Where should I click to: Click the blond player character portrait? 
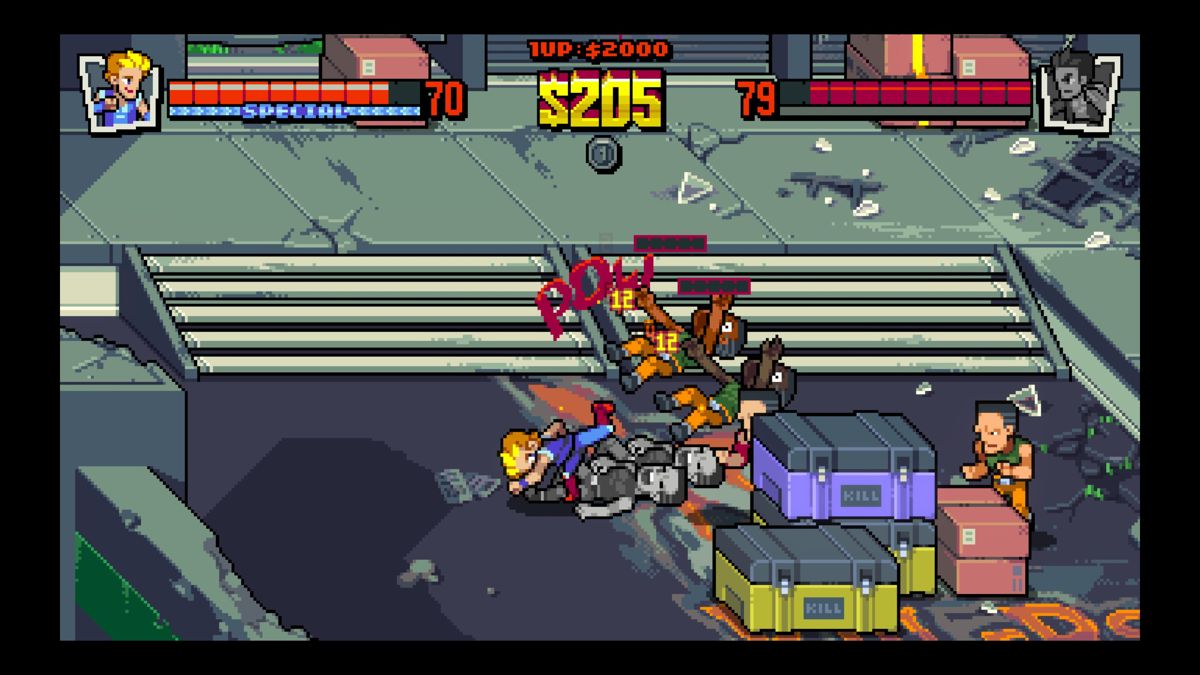click(x=121, y=90)
